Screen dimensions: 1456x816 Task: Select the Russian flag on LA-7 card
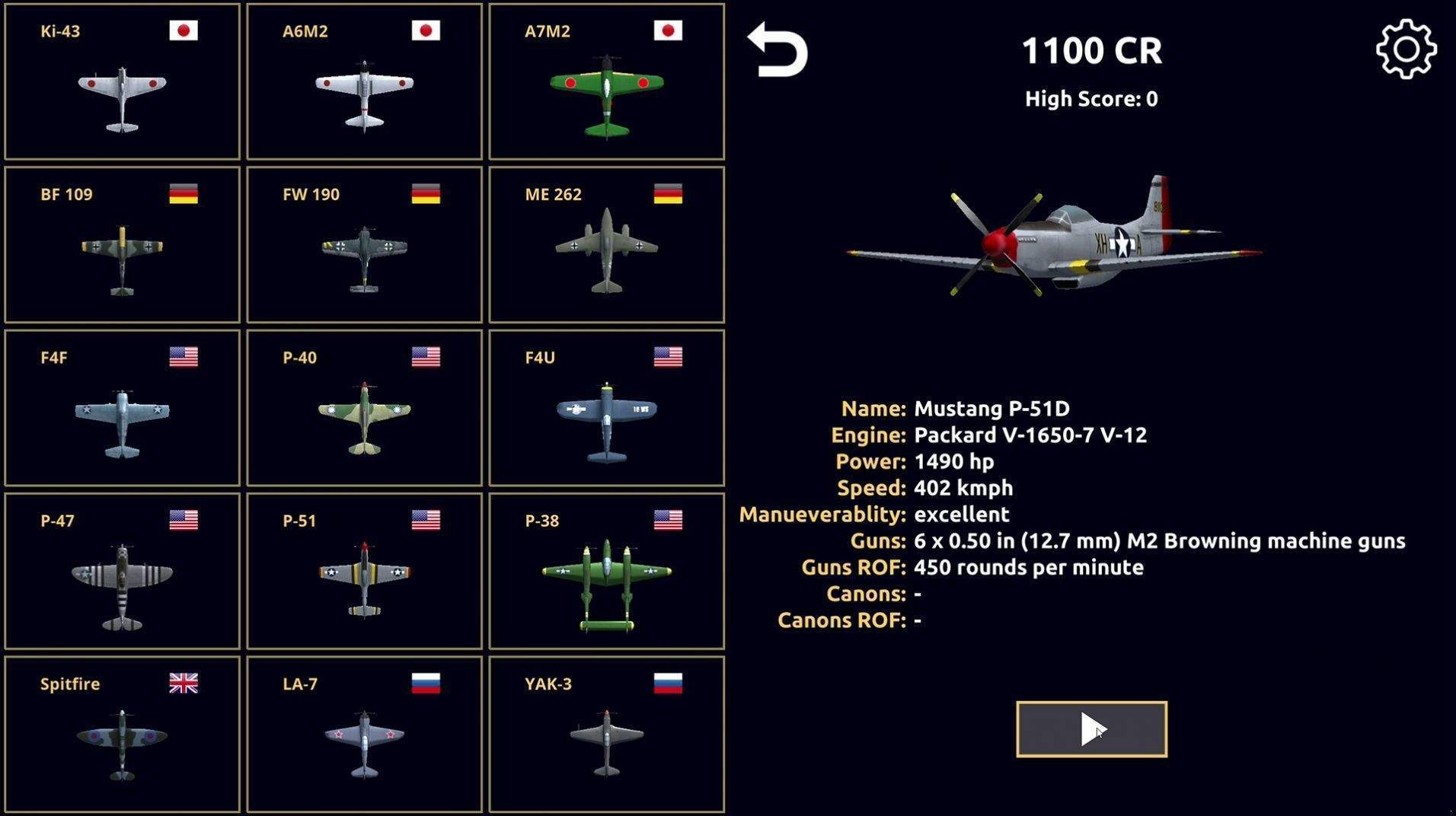point(425,684)
